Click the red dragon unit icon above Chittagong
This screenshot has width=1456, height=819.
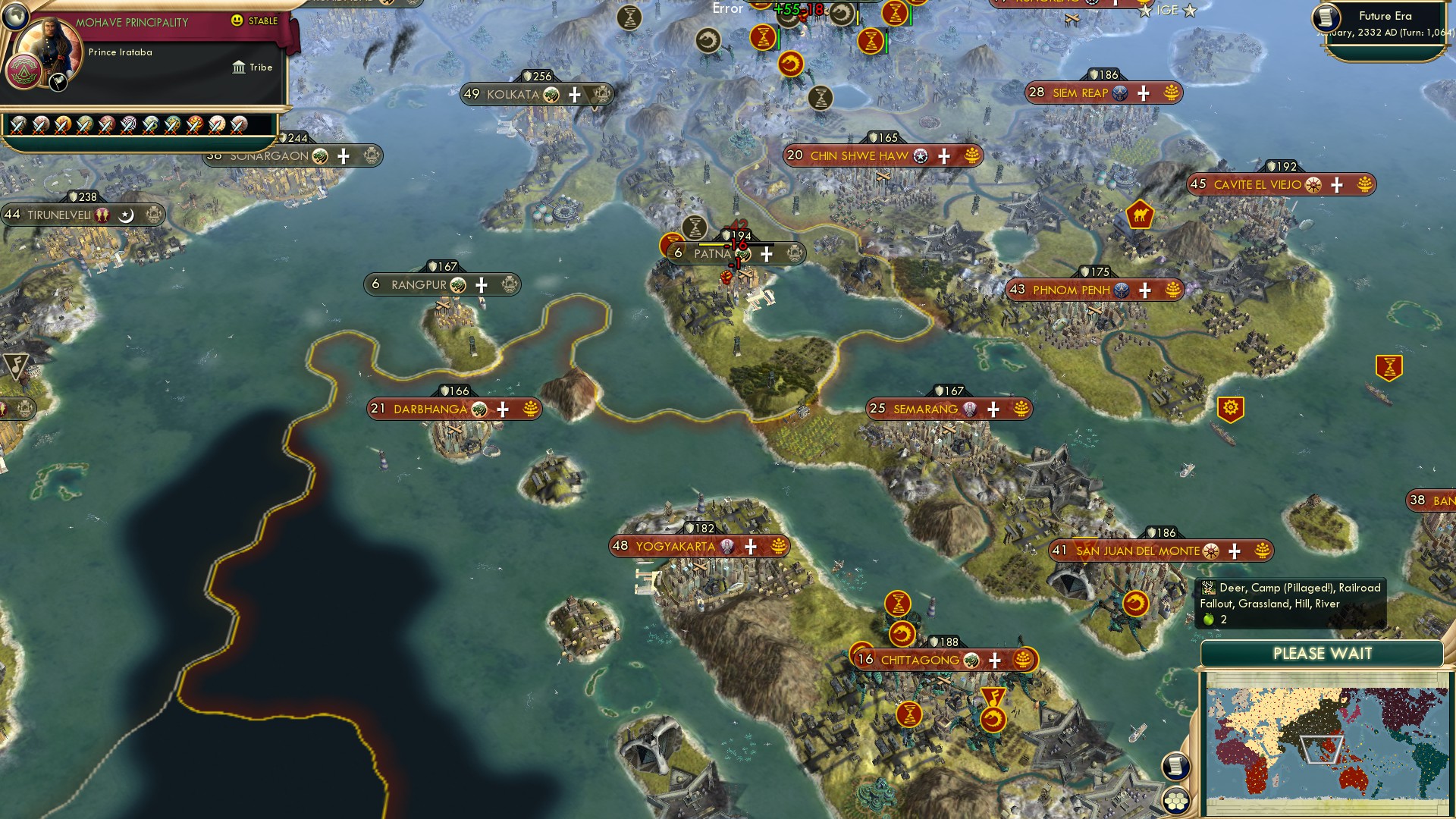(904, 635)
